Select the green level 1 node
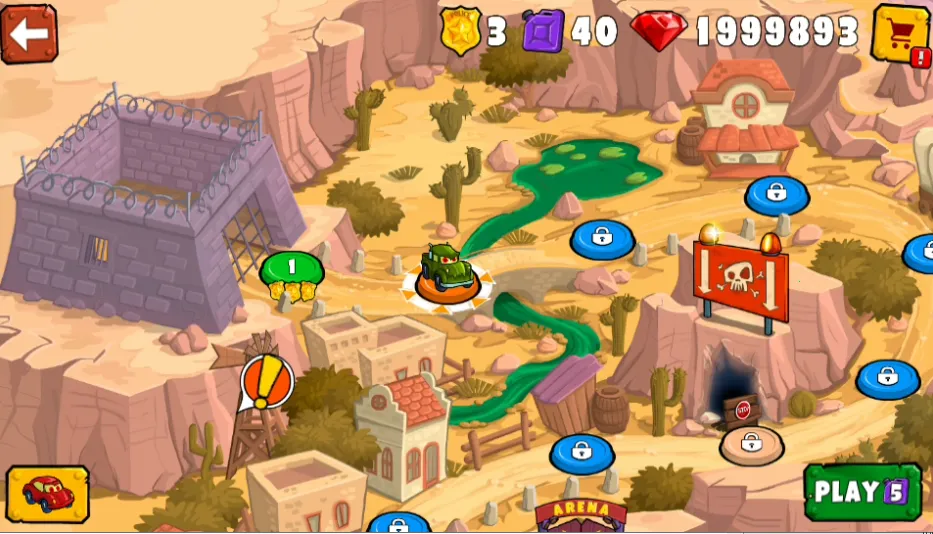The image size is (933, 534). pos(291,268)
